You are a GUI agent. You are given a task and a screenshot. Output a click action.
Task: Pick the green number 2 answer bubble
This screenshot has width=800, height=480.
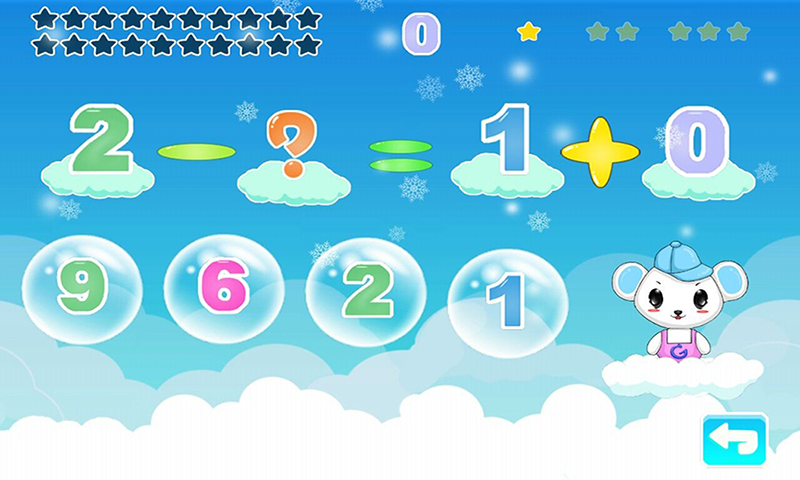pyautogui.click(x=365, y=291)
